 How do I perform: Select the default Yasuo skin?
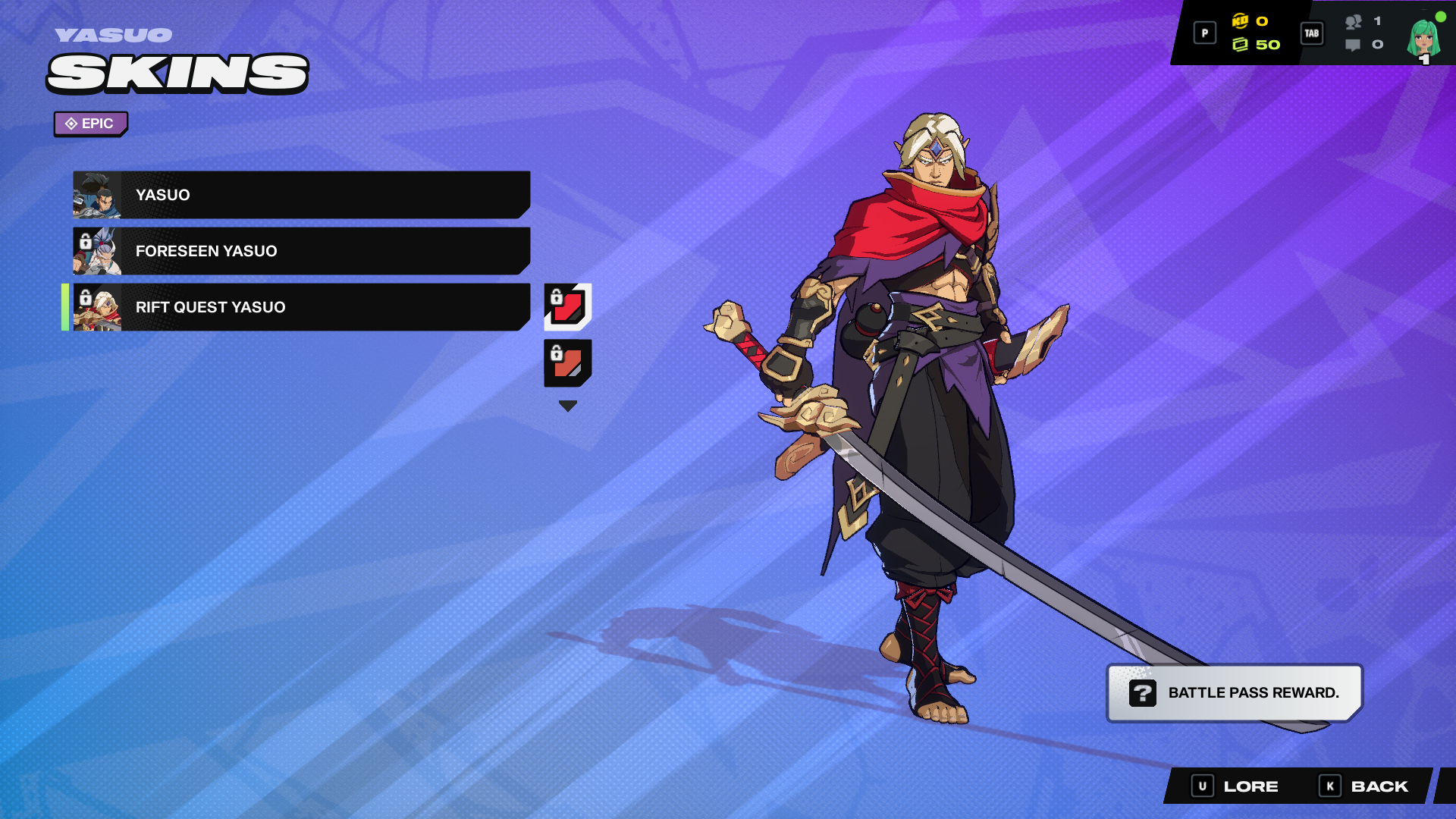[x=303, y=194]
